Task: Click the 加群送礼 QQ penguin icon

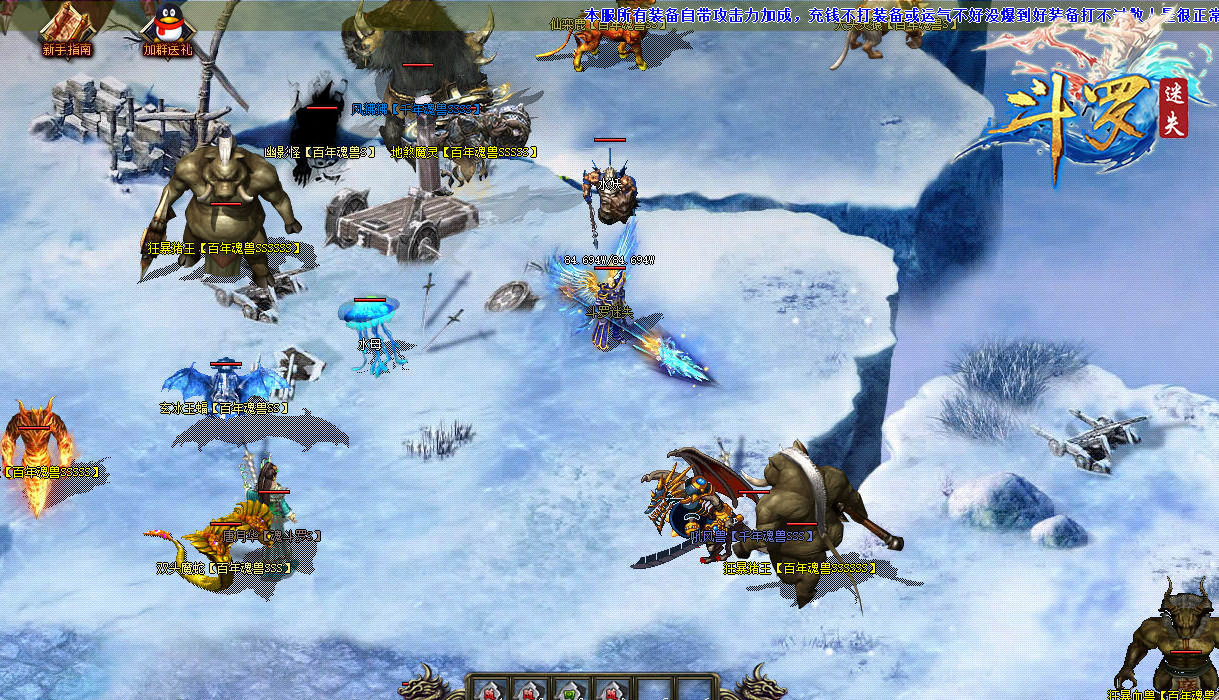Action: 167,26
